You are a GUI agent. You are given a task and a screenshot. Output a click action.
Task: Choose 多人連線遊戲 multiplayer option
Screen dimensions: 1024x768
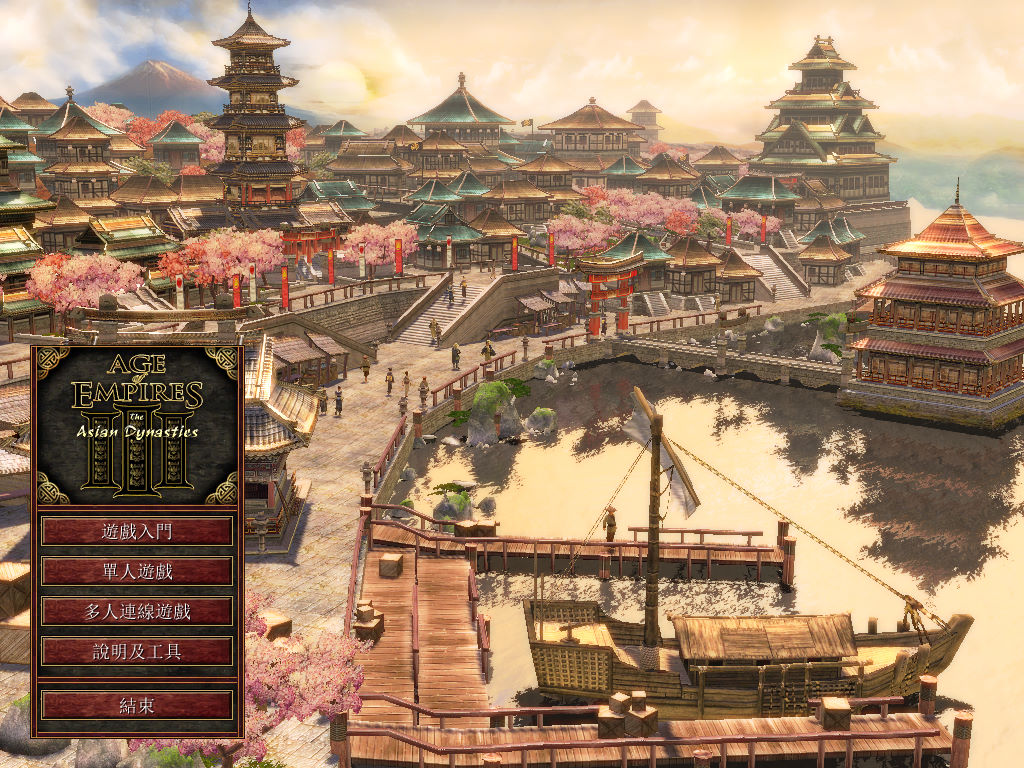click(137, 611)
